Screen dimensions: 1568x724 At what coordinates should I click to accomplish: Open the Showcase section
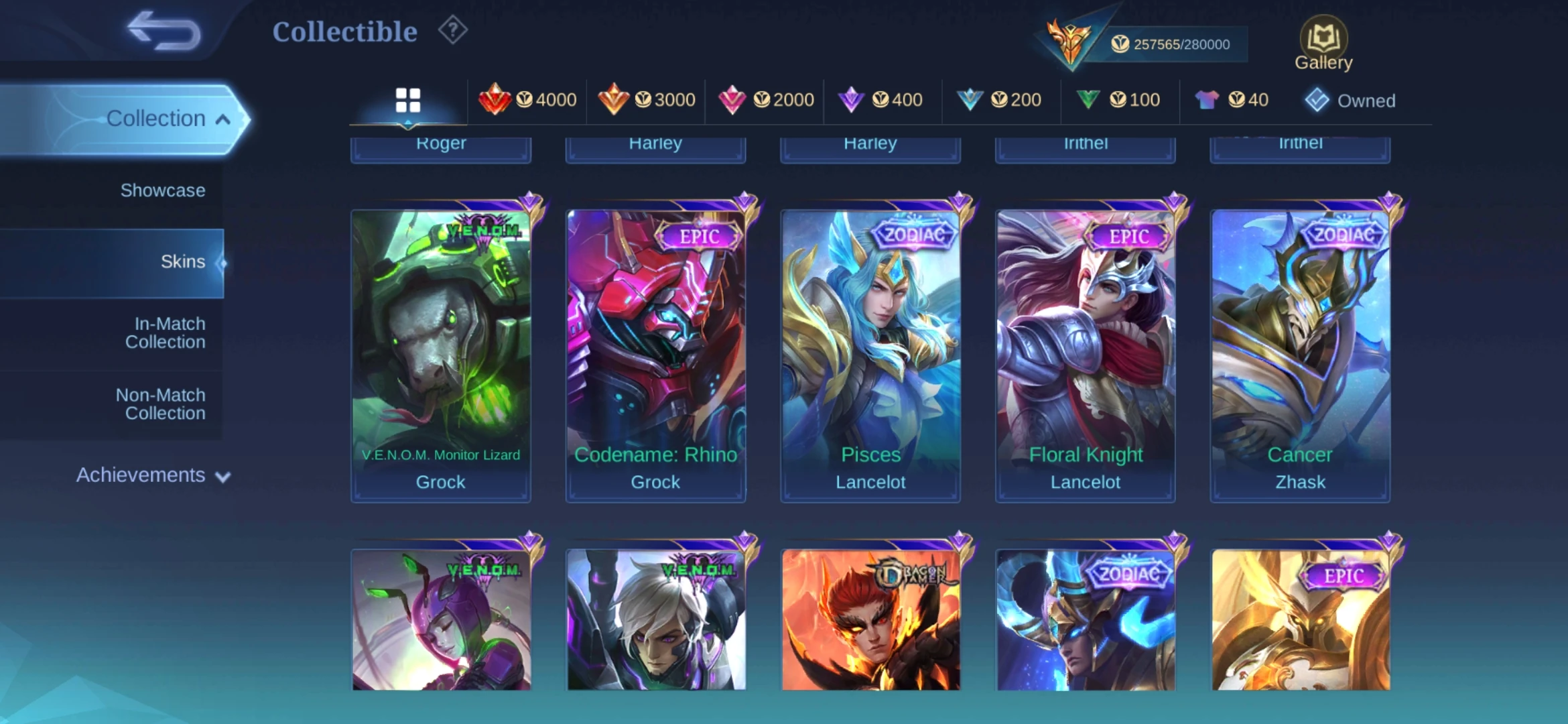point(162,190)
